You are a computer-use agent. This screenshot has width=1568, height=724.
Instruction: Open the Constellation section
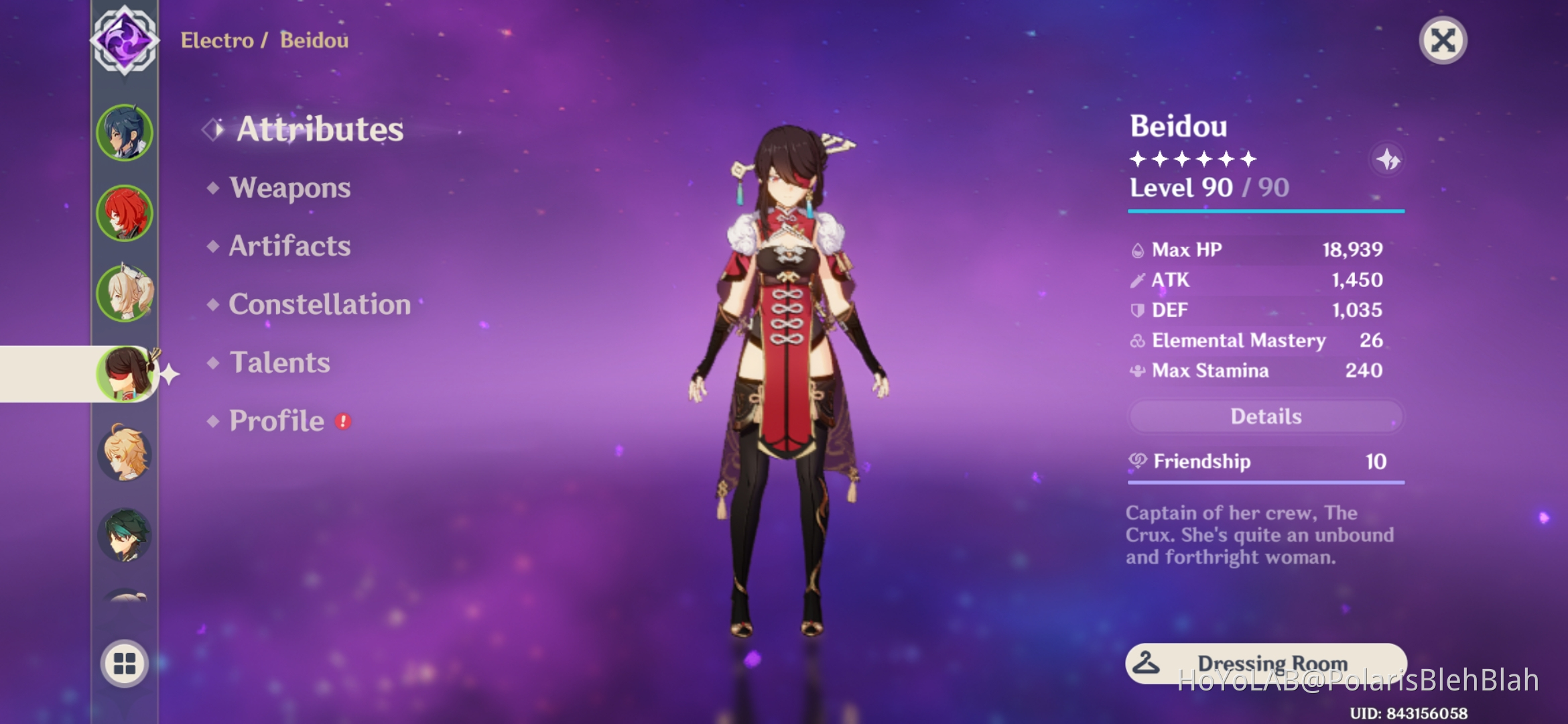click(x=320, y=304)
